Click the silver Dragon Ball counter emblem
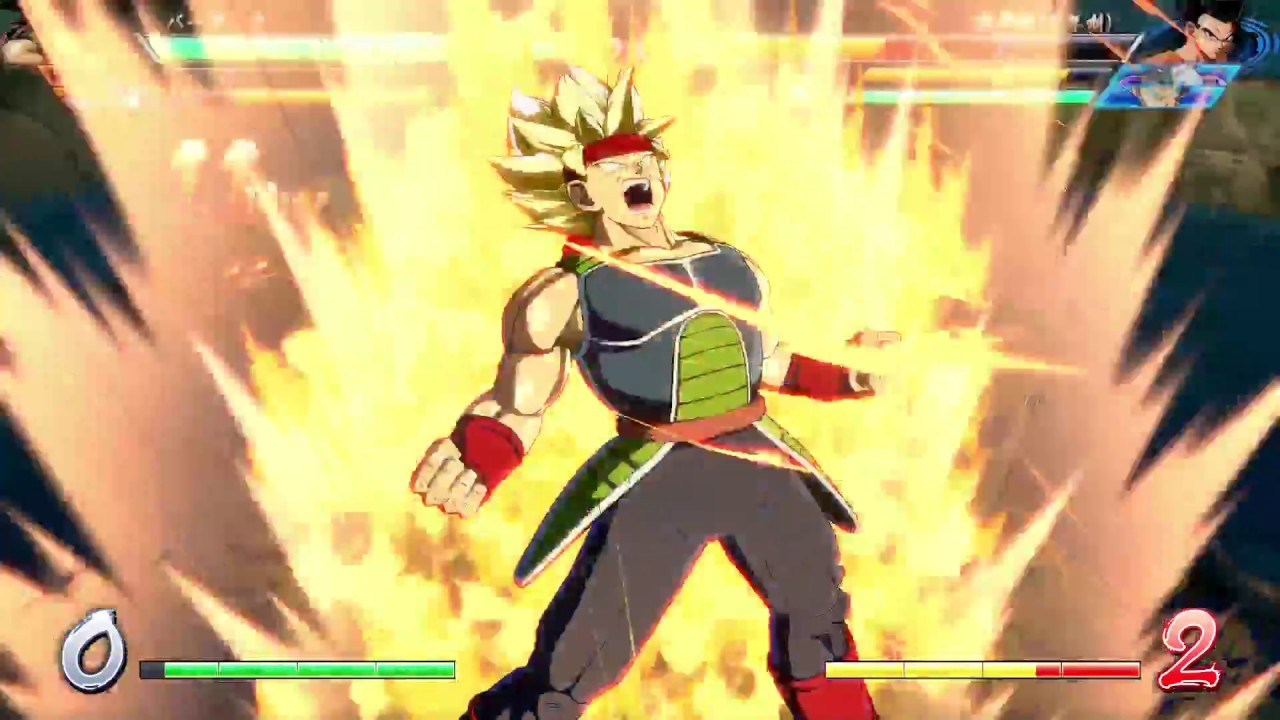 (97, 655)
